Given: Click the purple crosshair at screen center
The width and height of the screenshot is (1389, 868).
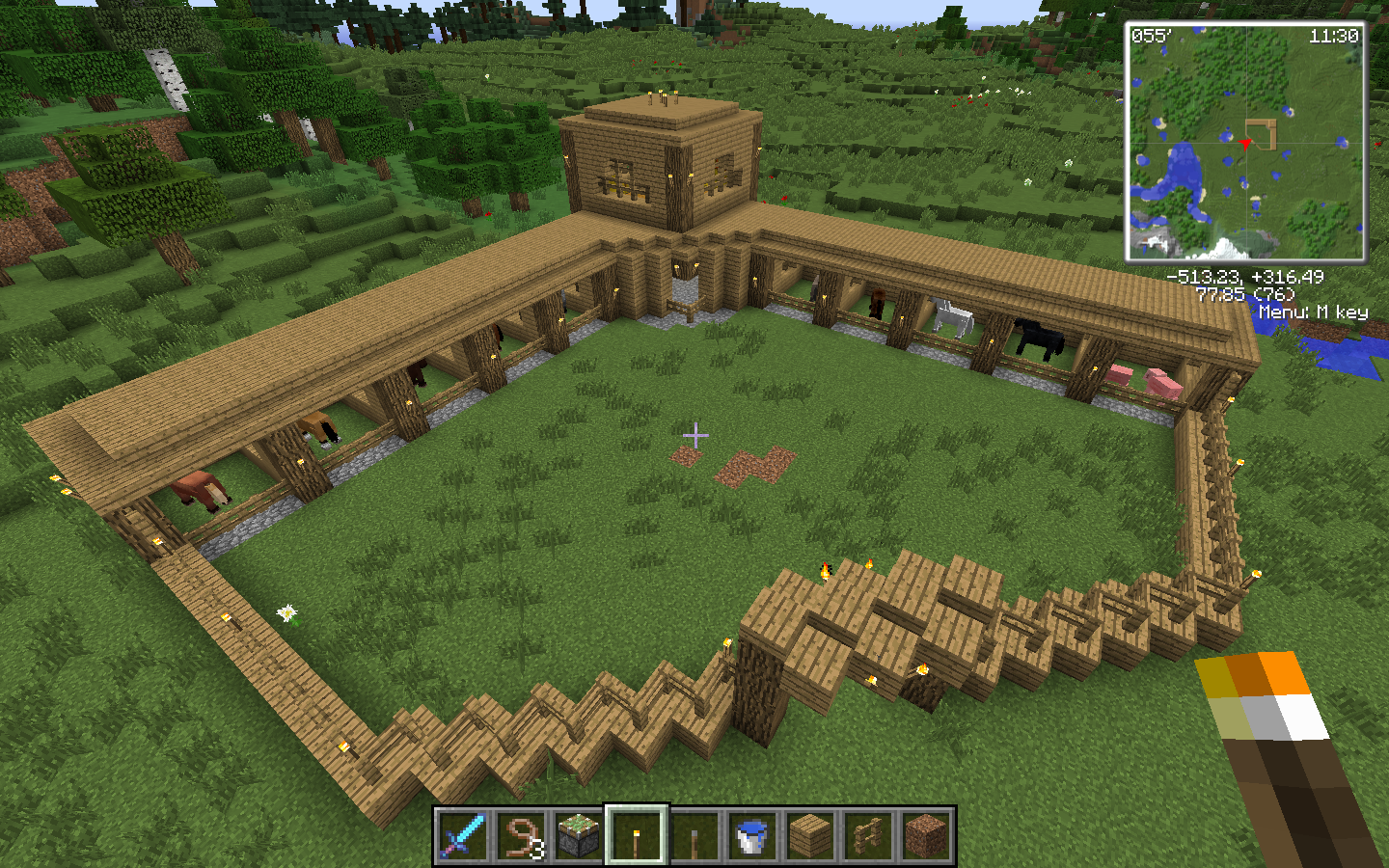Looking at the screenshot, I should coord(694,437).
